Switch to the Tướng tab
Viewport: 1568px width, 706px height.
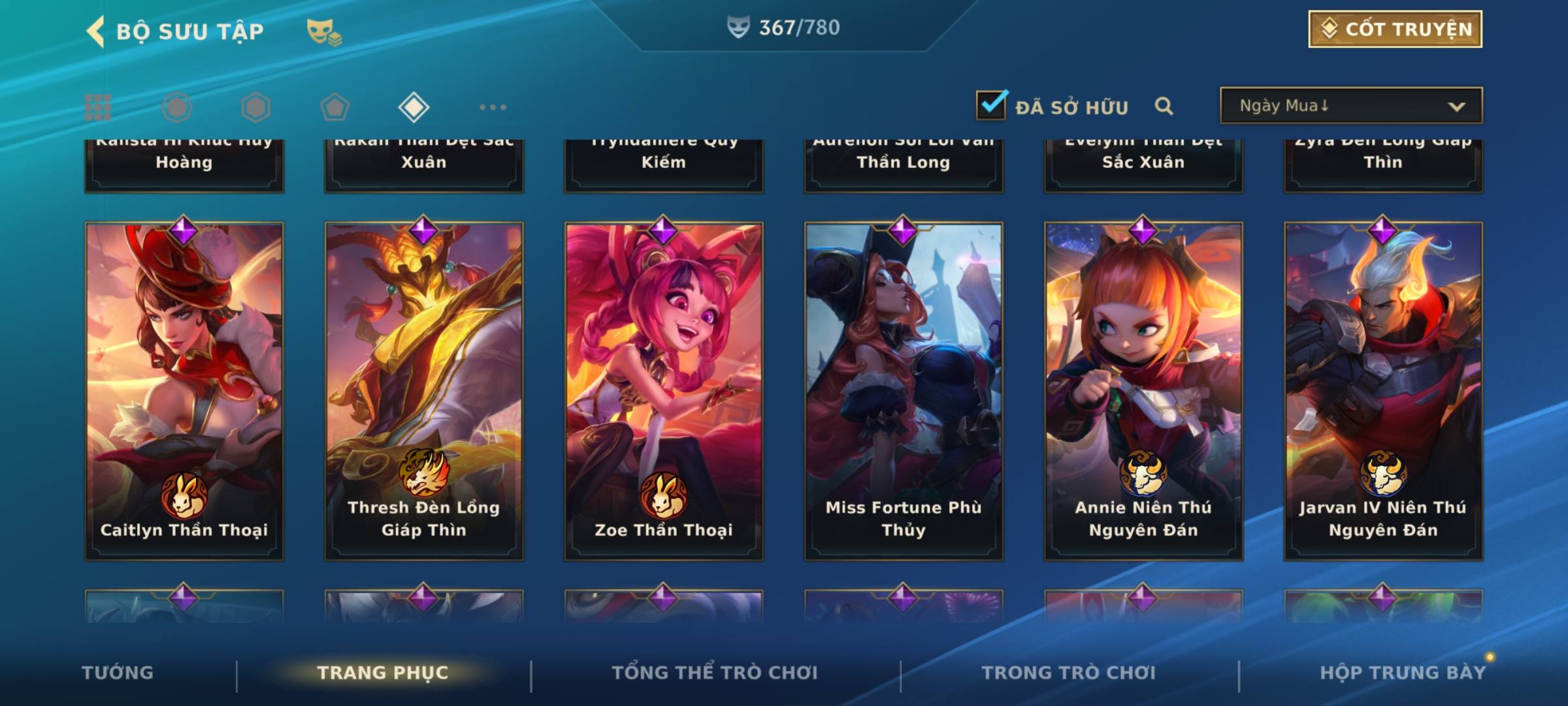pyautogui.click(x=118, y=673)
